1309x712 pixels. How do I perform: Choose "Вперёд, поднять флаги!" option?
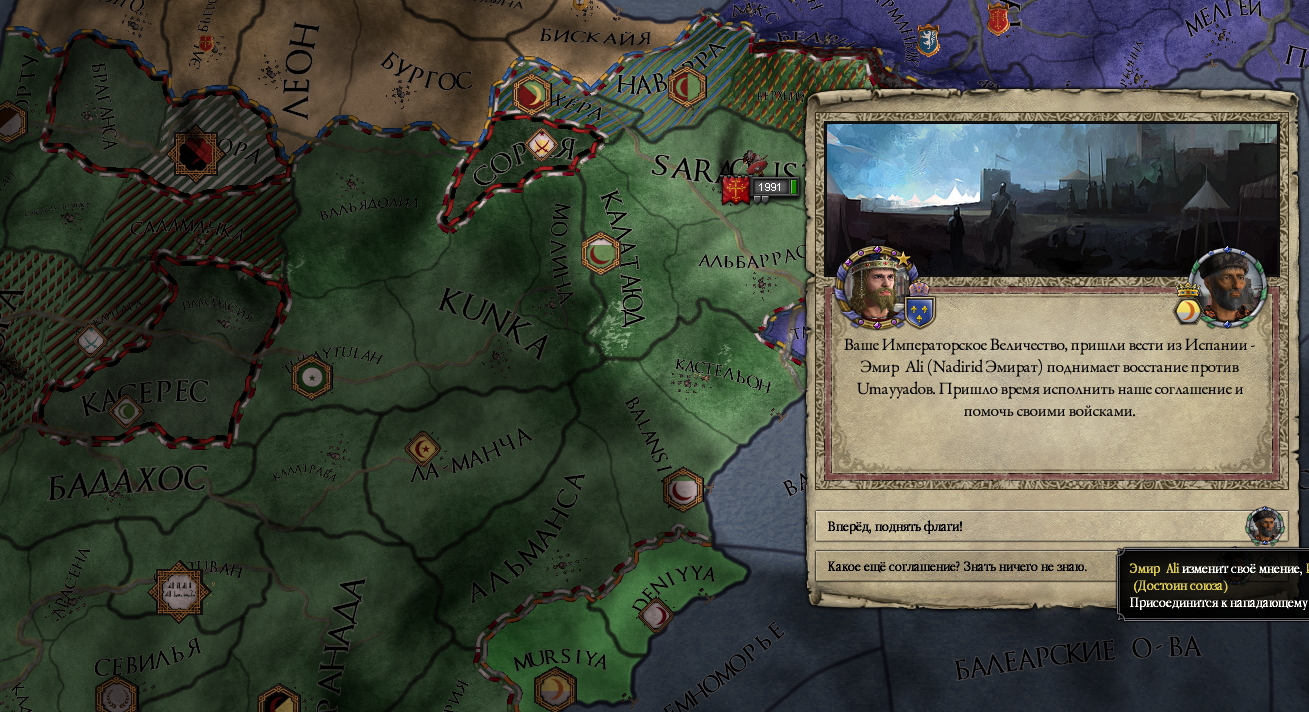pyautogui.click(x=1030, y=526)
